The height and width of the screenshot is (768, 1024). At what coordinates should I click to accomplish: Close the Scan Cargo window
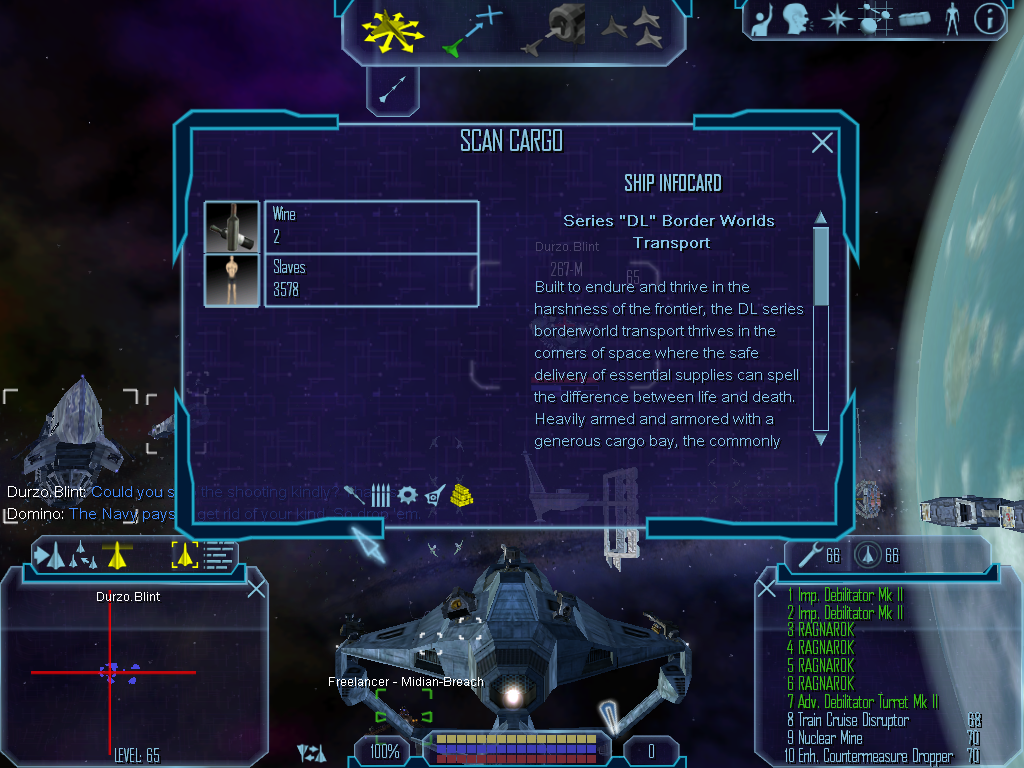pyautogui.click(x=822, y=143)
